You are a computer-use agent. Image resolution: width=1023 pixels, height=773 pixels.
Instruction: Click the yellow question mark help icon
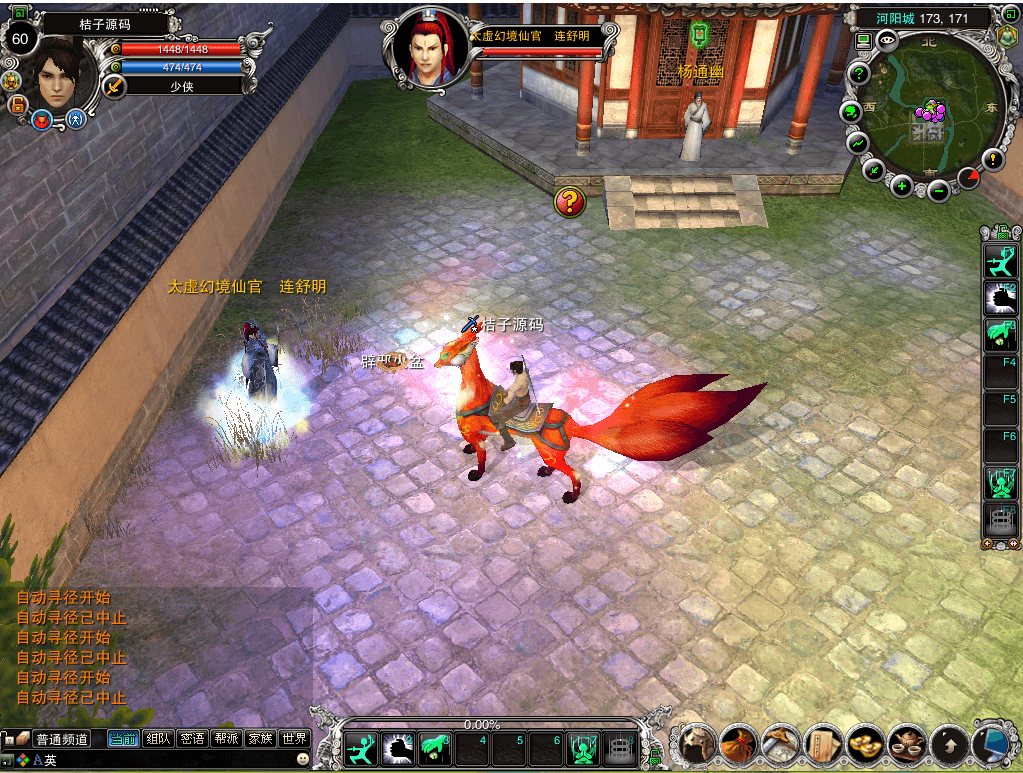[569, 202]
